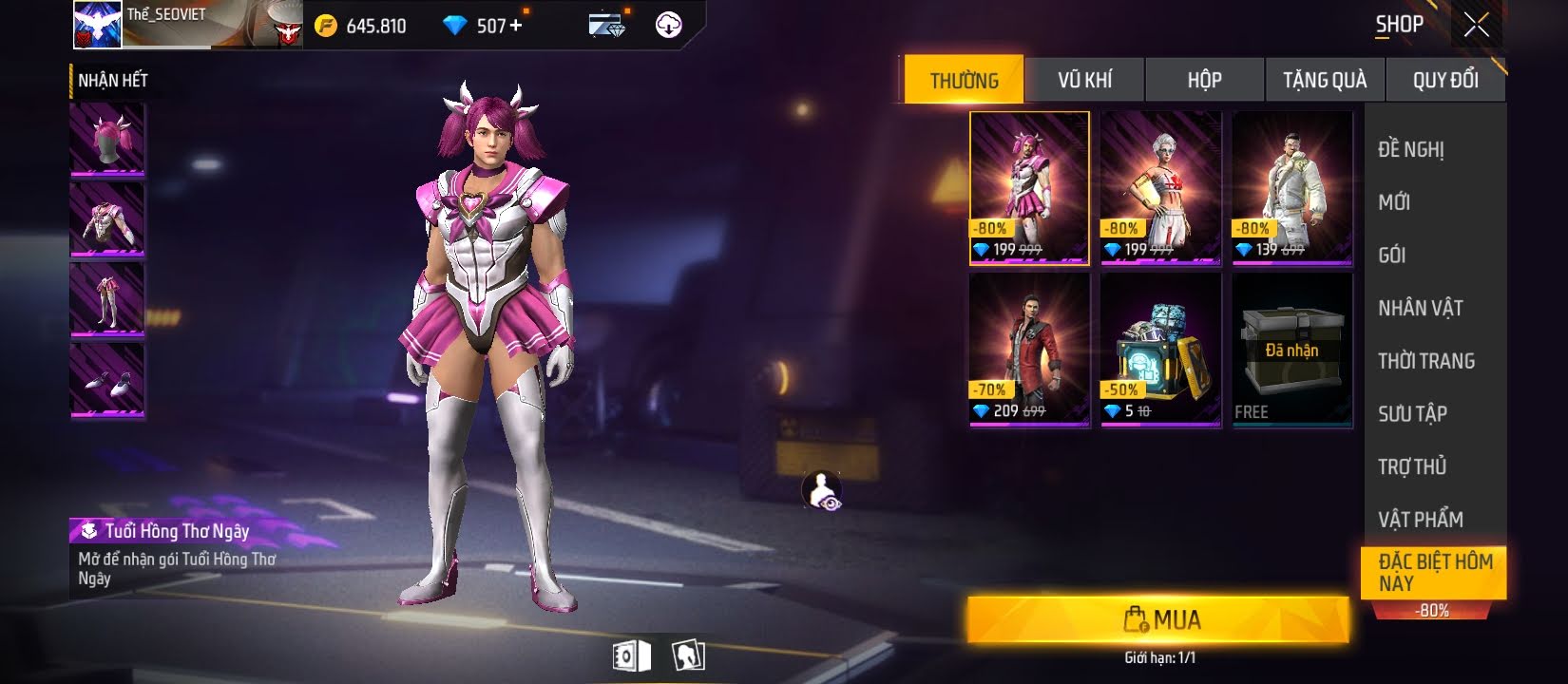
Task: Browse the THỜI TRANG category
Action: (x=1426, y=361)
